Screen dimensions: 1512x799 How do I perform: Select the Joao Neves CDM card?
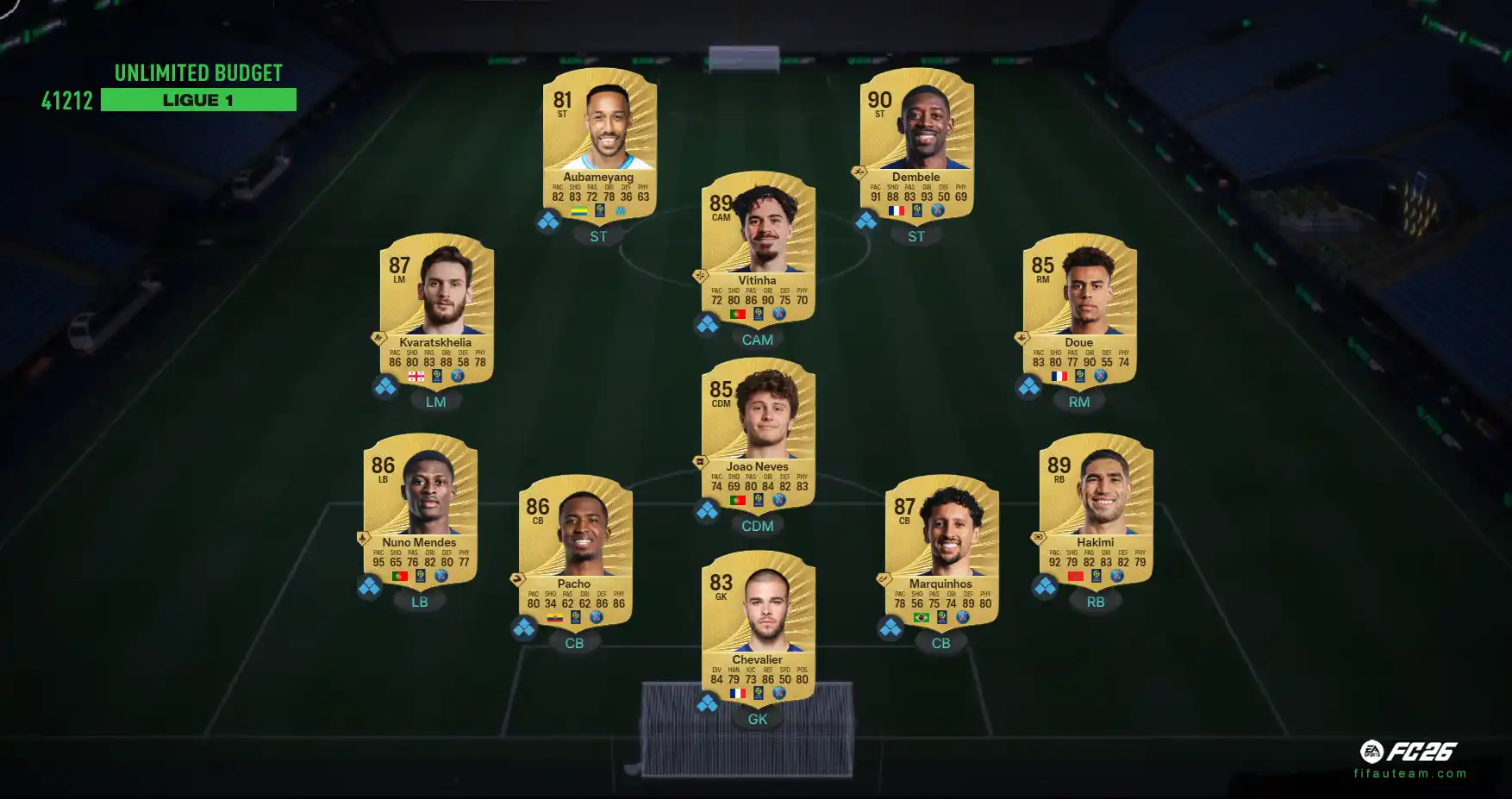[758, 432]
